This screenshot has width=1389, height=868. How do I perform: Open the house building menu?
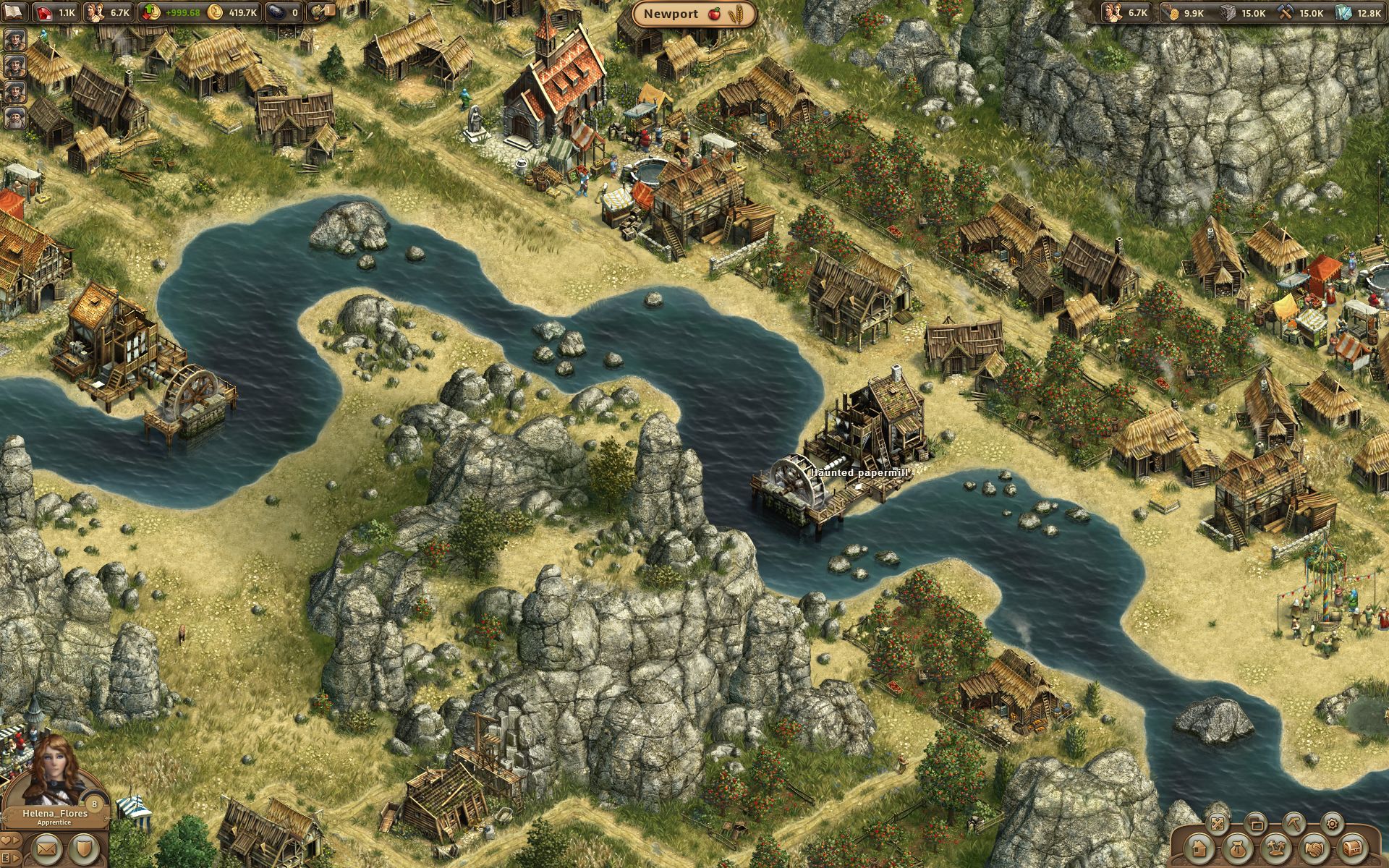coord(1199,847)
